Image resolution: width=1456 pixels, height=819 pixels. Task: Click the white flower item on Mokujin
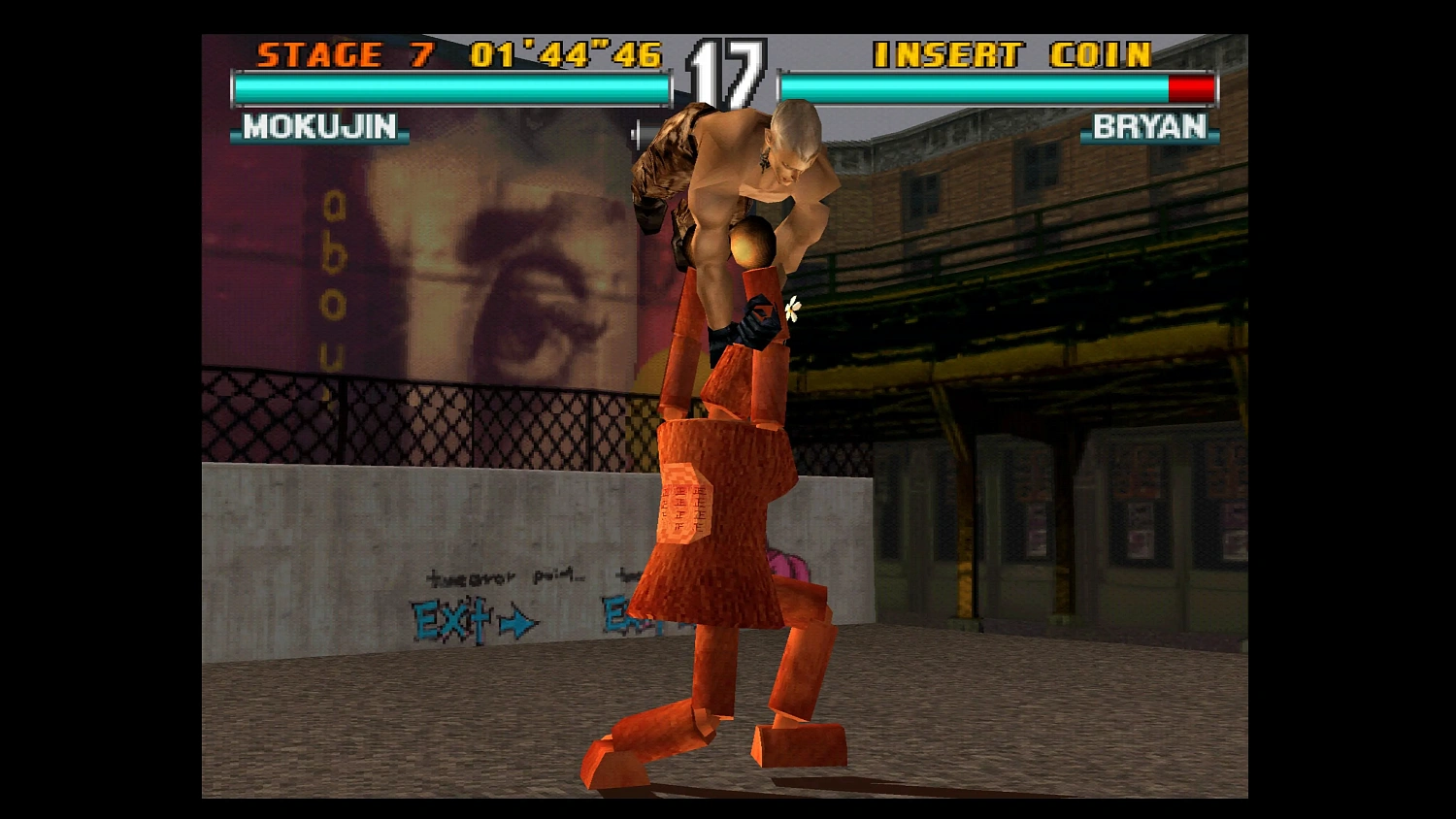(x=790, y=308)
